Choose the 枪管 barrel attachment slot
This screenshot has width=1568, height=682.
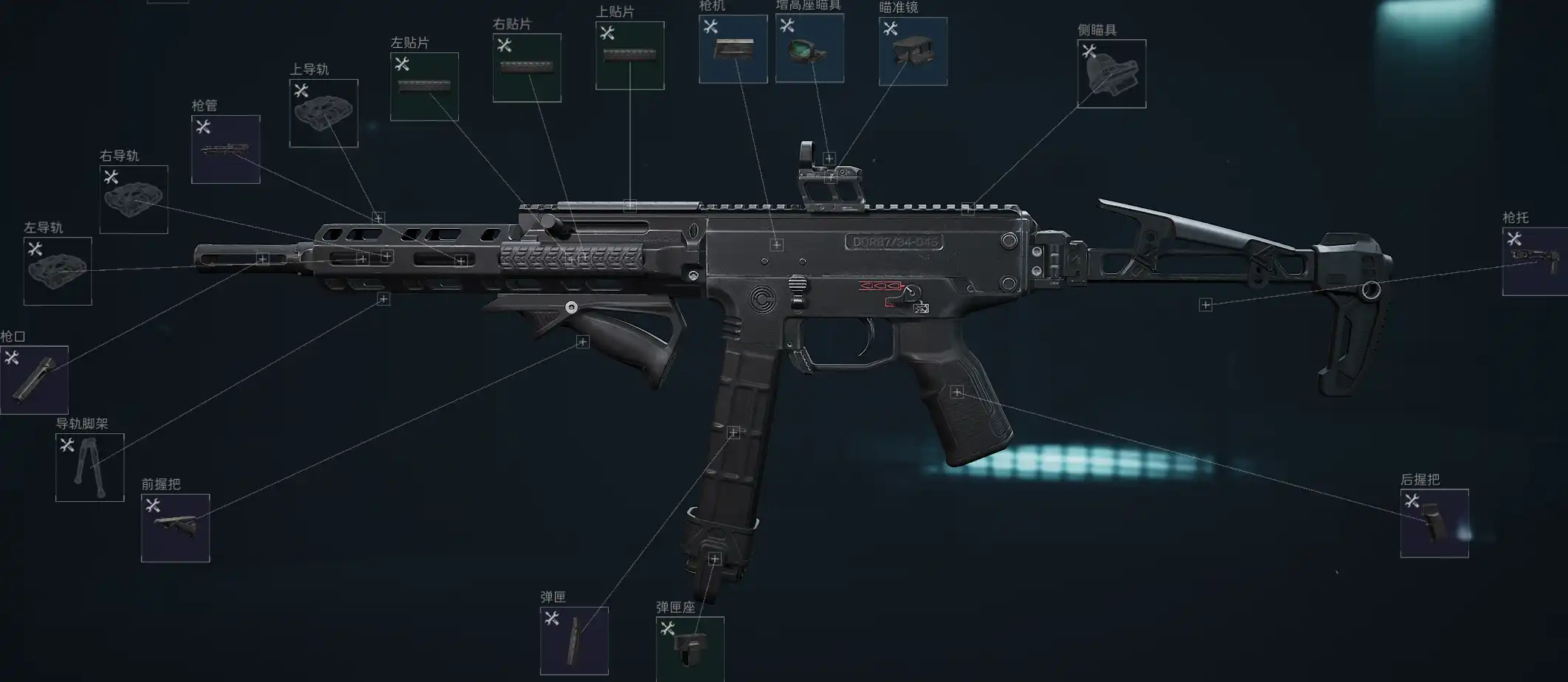[225, 149]
